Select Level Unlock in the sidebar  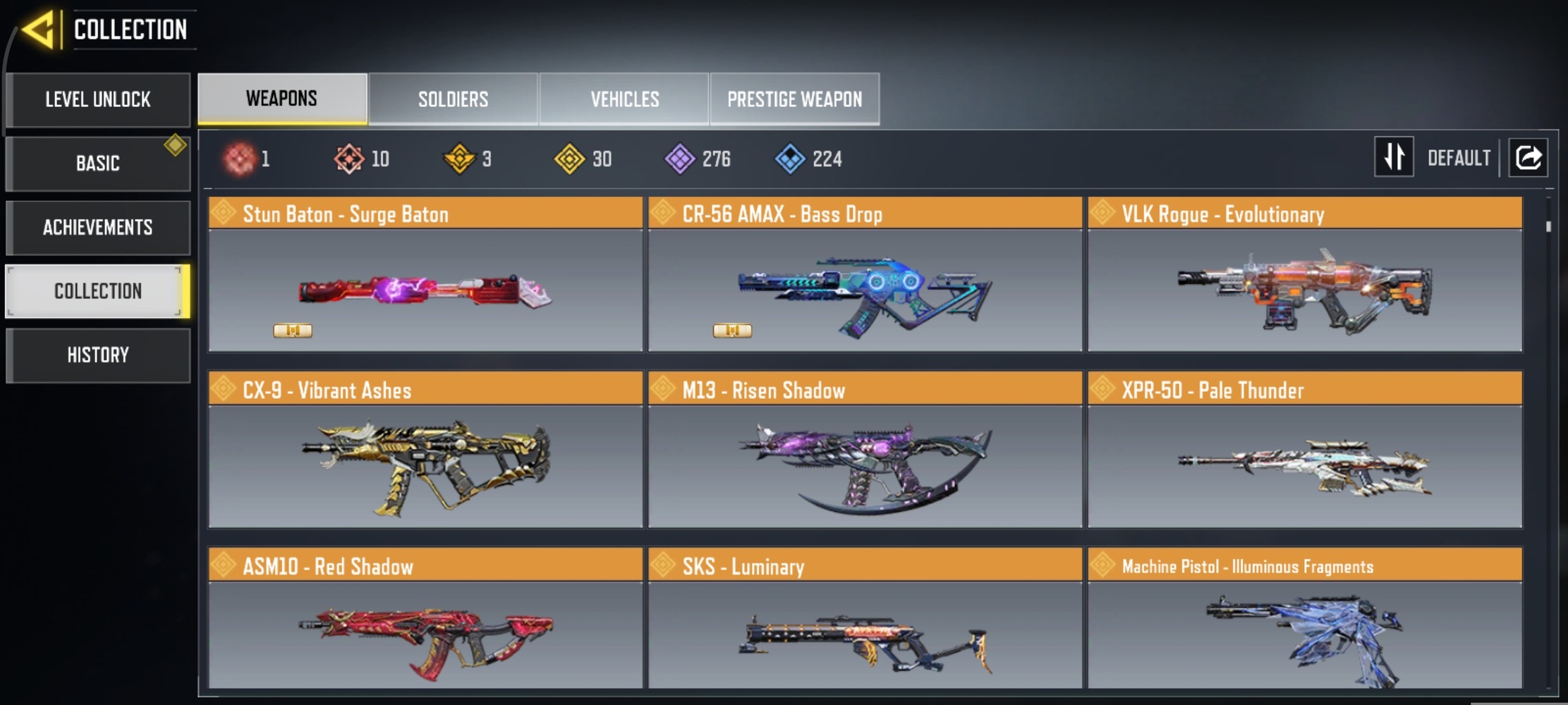(x=98, y=99)
